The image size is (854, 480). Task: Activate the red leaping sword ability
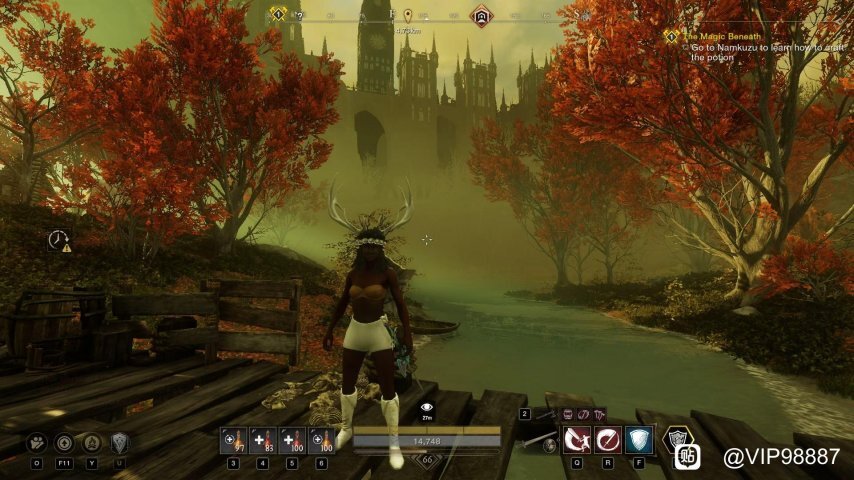coord(576,440)
